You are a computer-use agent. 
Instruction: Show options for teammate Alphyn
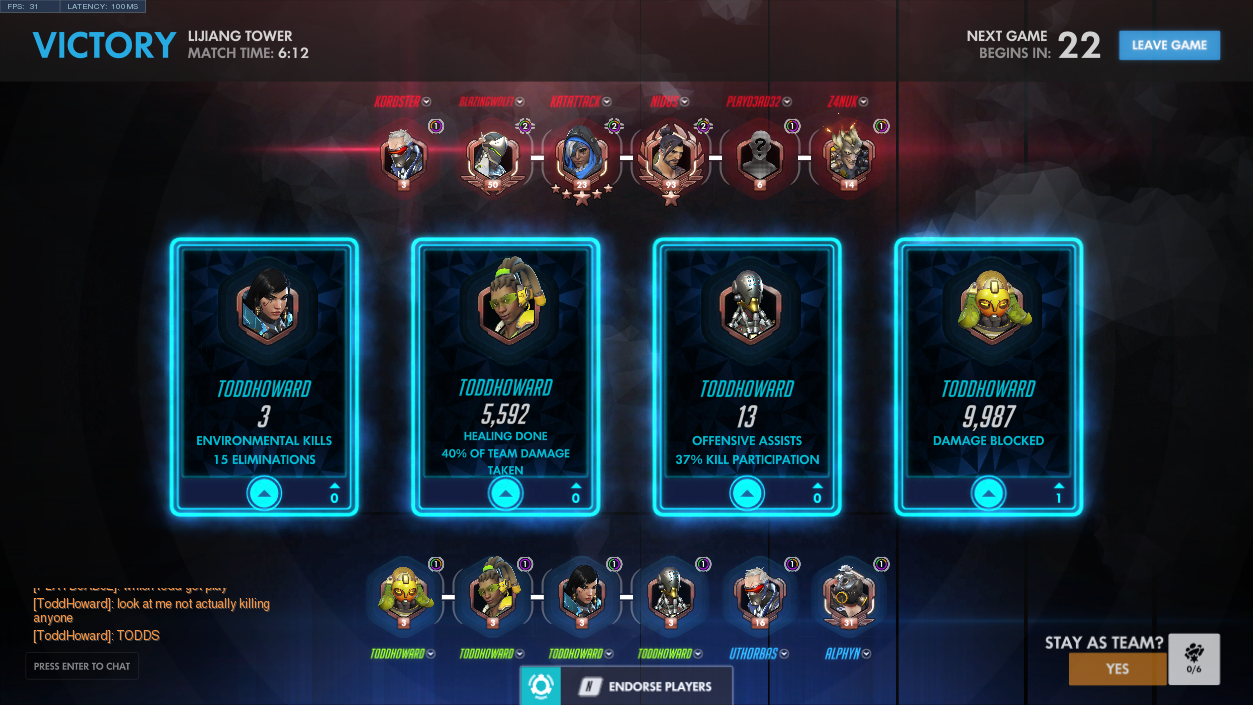tap(866, 654)
